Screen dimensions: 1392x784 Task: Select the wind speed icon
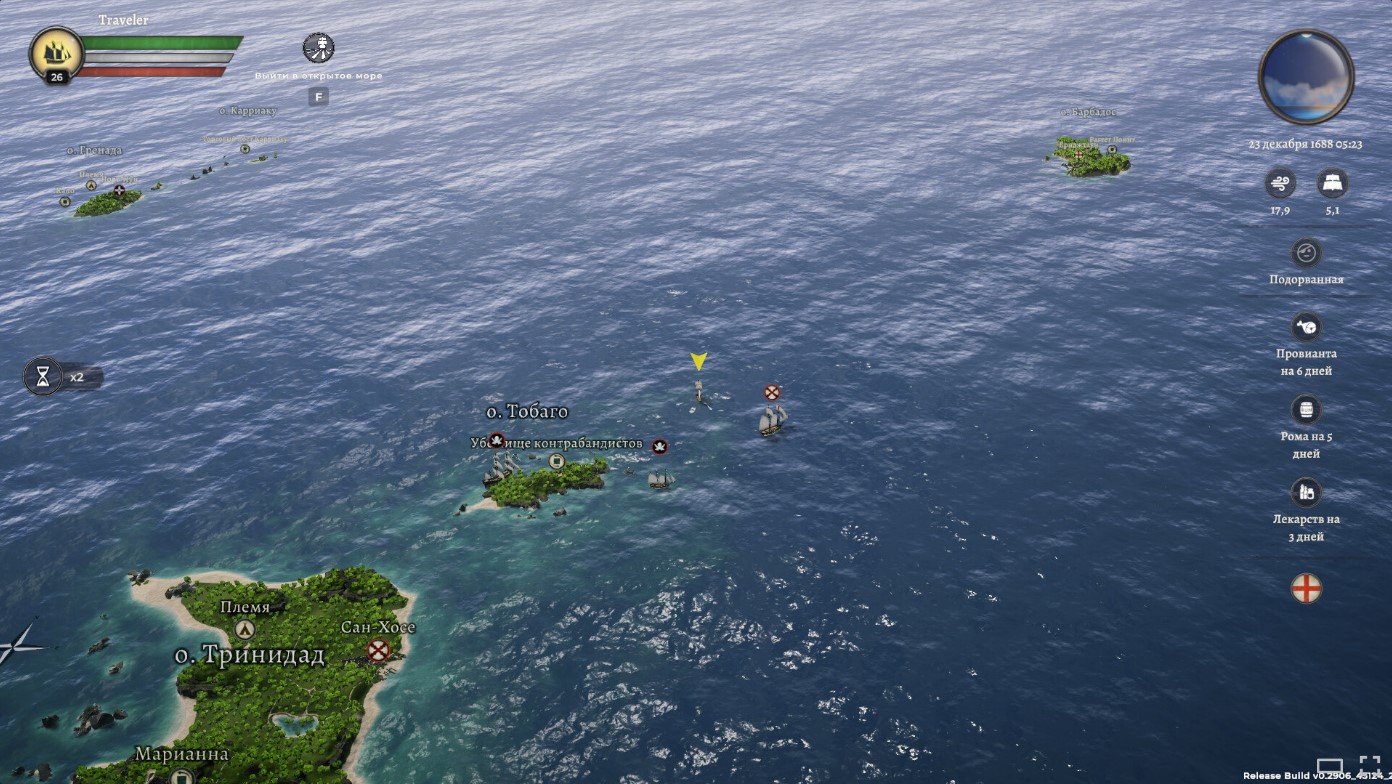coord(1279,183)
